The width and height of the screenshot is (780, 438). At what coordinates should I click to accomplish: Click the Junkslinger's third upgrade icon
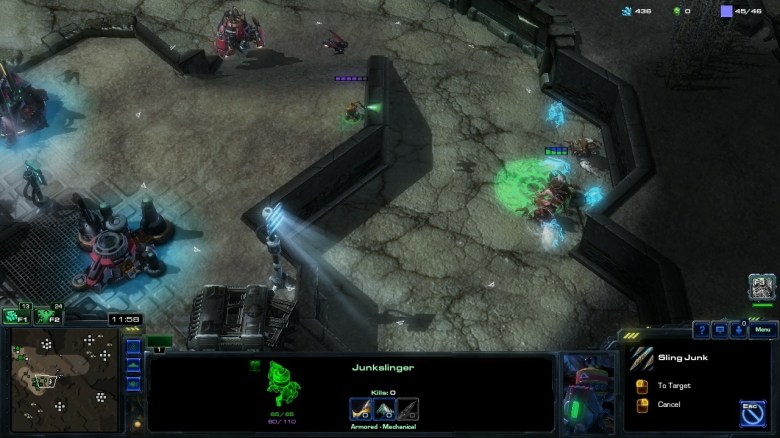pos(407,408)
